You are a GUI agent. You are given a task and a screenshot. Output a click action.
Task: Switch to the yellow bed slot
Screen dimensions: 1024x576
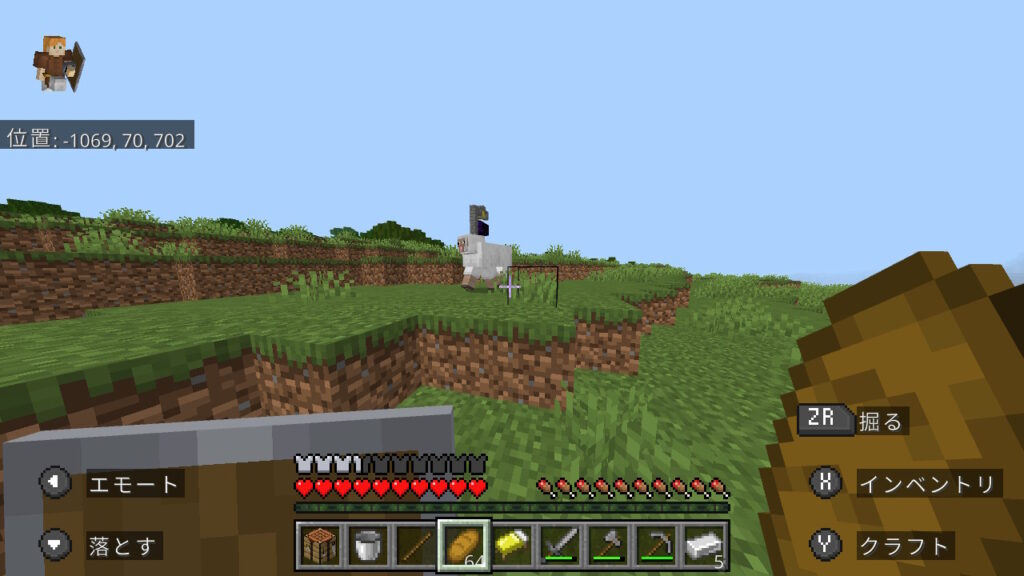pyautogui.click(x=511, y=546)
